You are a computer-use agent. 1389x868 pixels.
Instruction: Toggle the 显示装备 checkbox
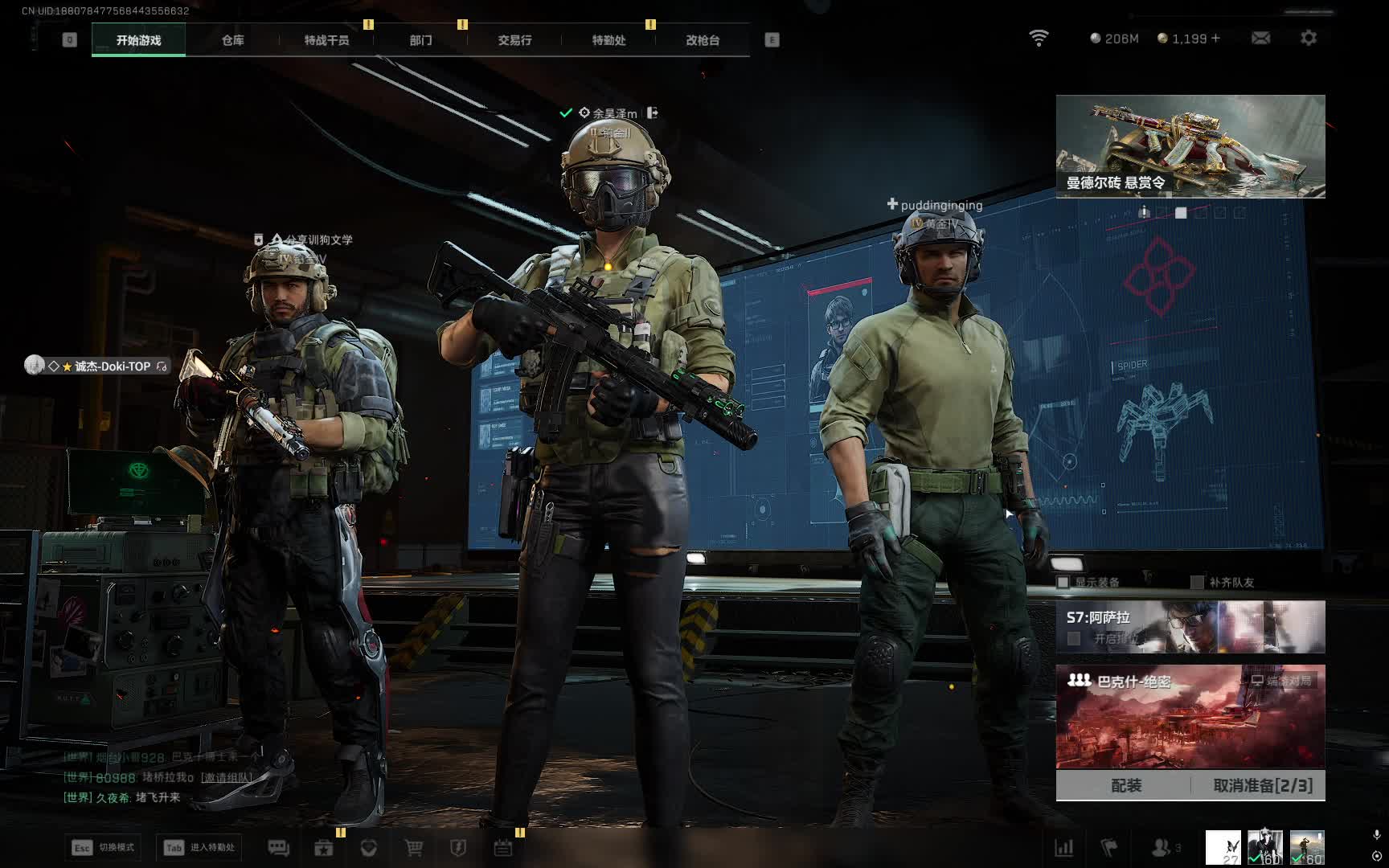tap(1063, 582)
